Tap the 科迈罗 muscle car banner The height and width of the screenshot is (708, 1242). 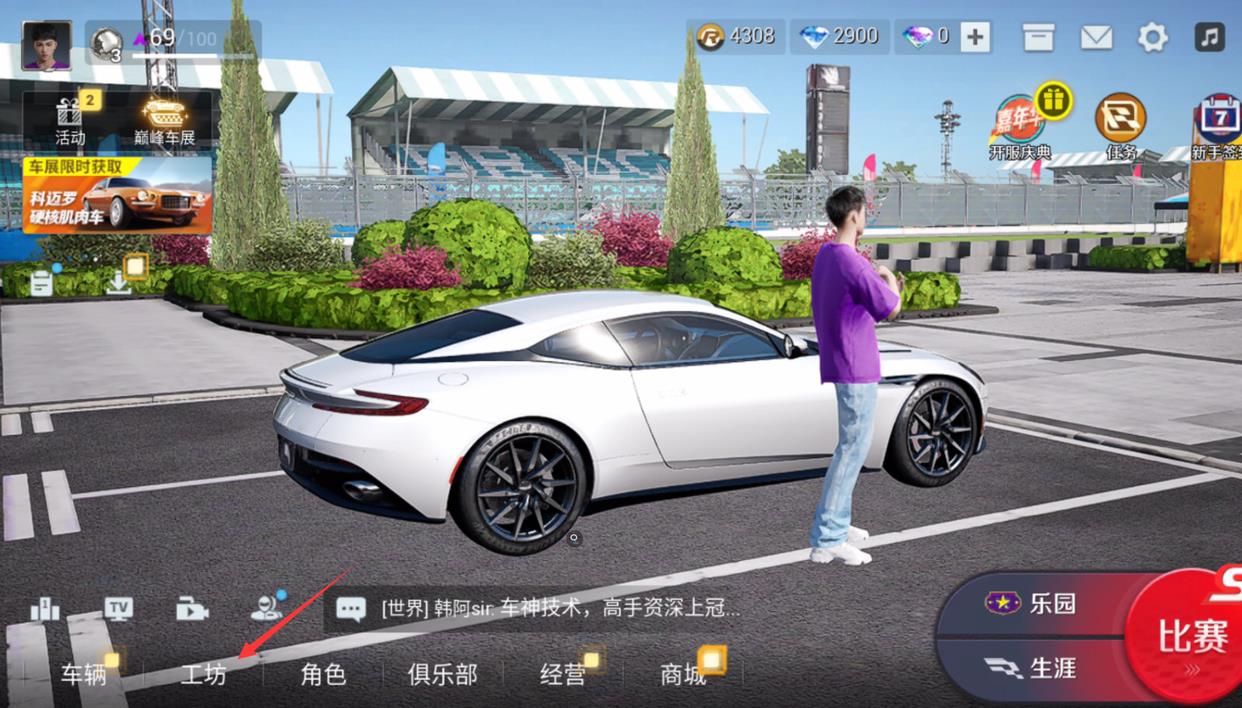pyautogui.click(x=117, y=194)
